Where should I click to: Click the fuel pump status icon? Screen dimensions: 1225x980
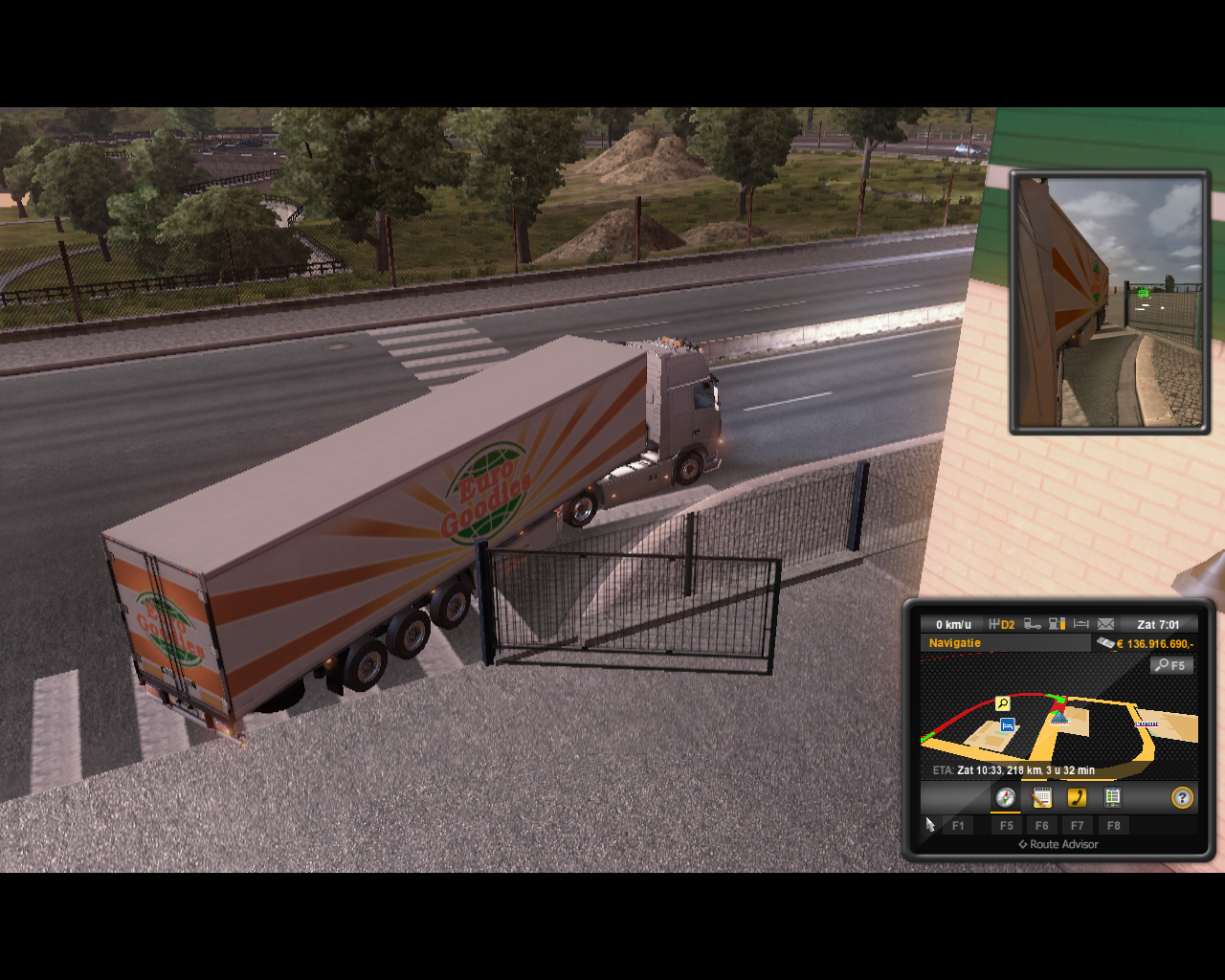pos(1057,624)
